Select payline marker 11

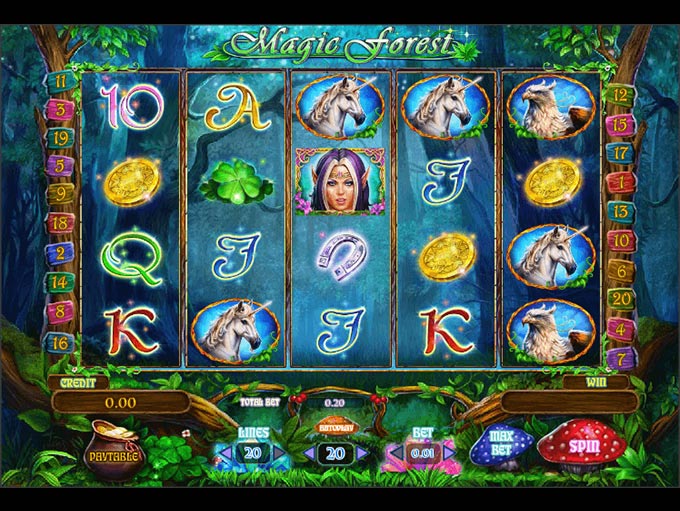point(59,81)
